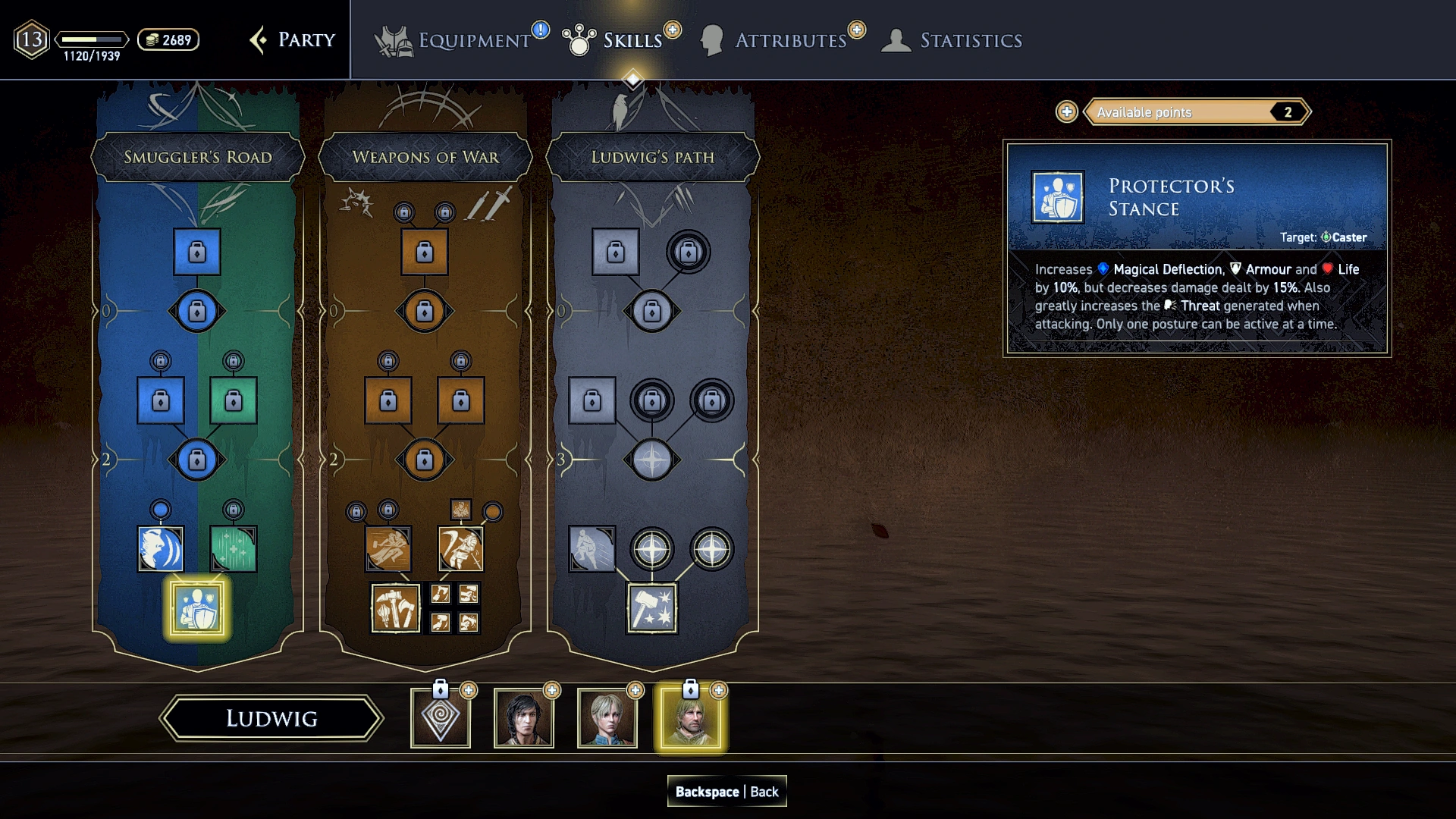Select the locked top skill in Smuggler's Road
Screen dimensions: 1456x819
(197, 251)
